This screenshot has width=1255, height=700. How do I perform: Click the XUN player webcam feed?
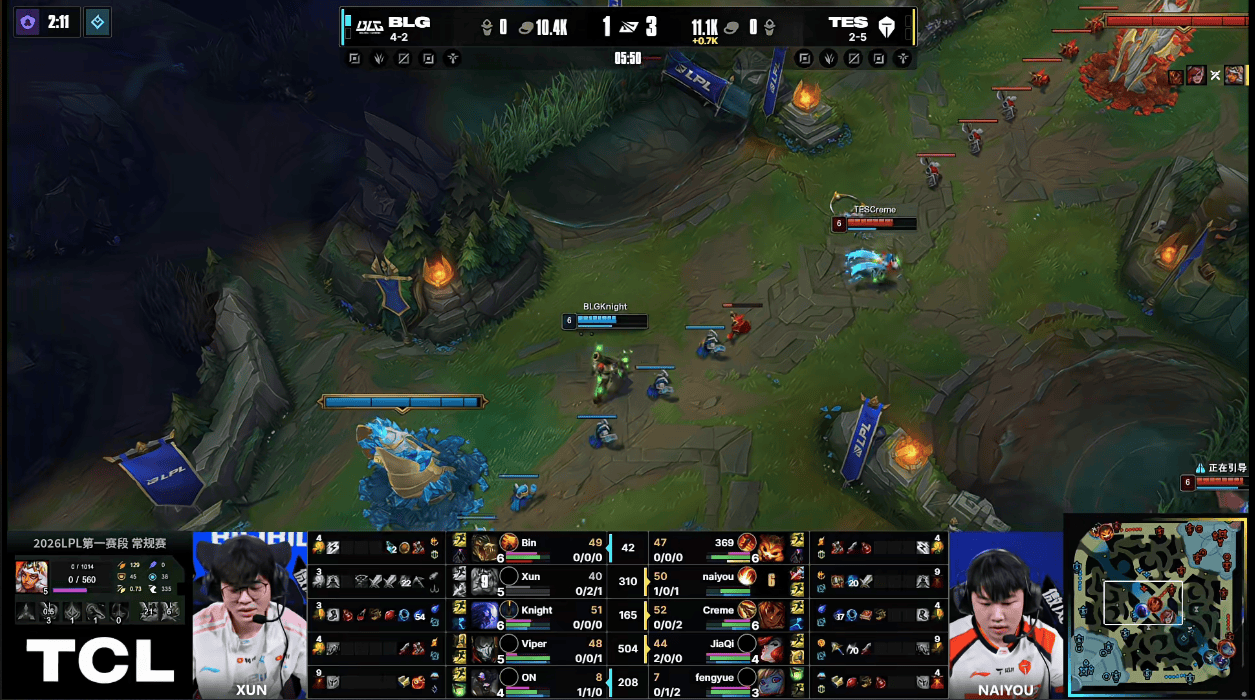(250, 610)
